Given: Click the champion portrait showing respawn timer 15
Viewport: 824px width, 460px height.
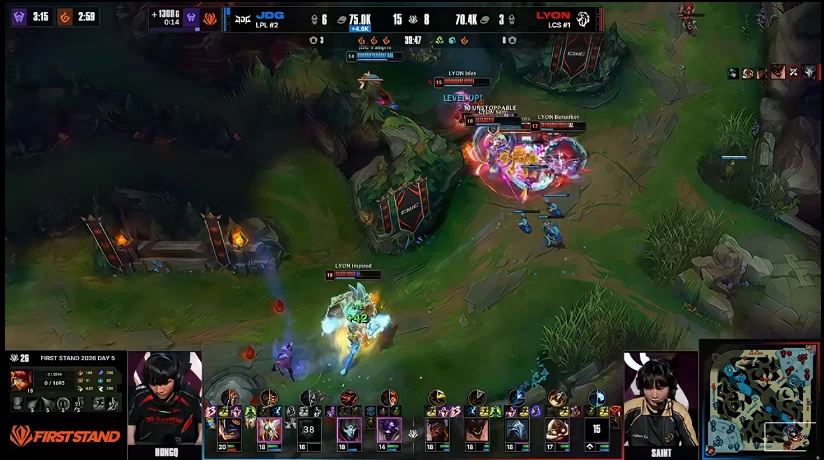Looking at the screenshot, I should point(596,429).
